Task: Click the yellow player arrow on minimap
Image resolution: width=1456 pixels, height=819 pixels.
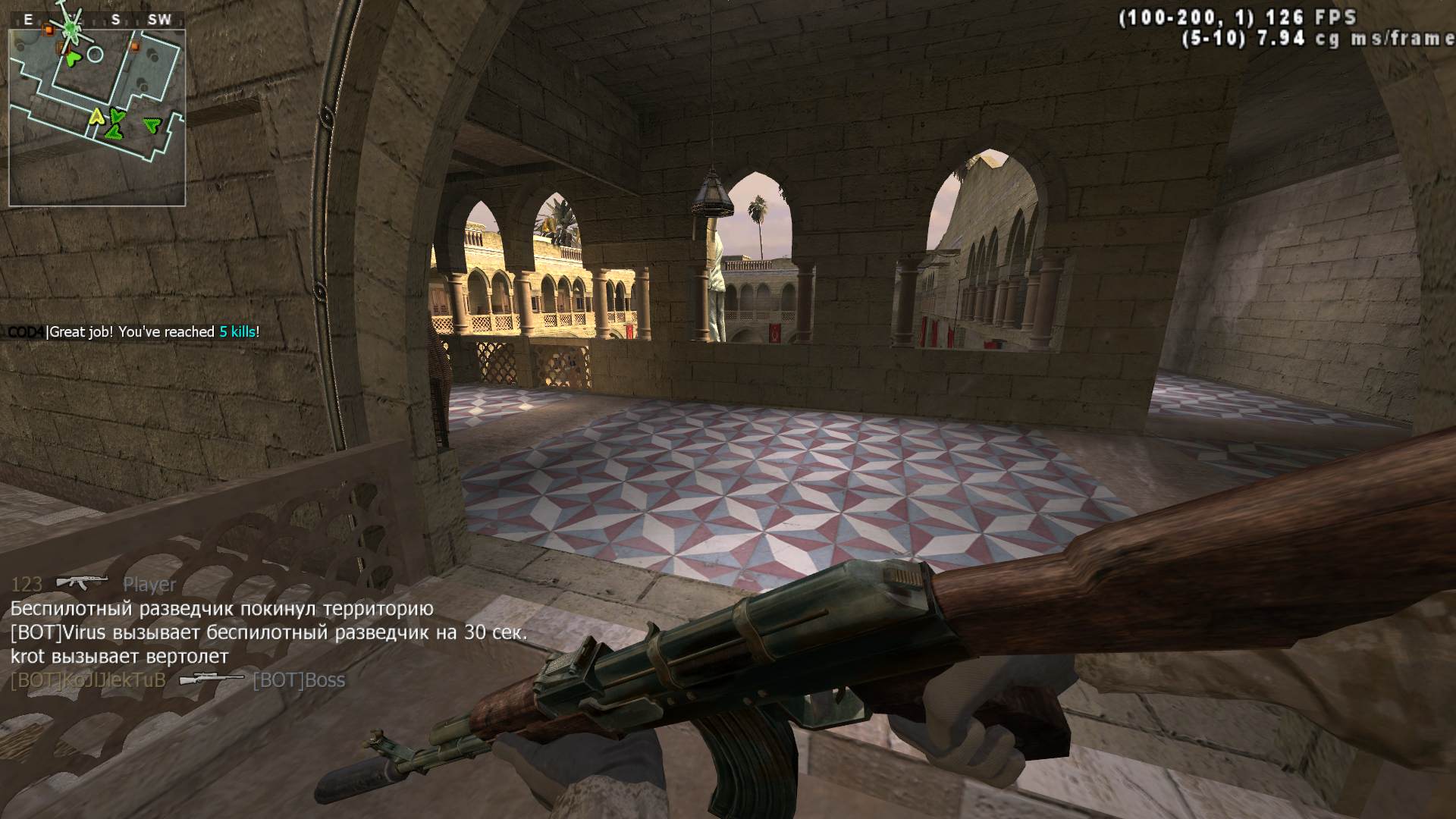Action: pyautogui.click(x=96, y=116)
